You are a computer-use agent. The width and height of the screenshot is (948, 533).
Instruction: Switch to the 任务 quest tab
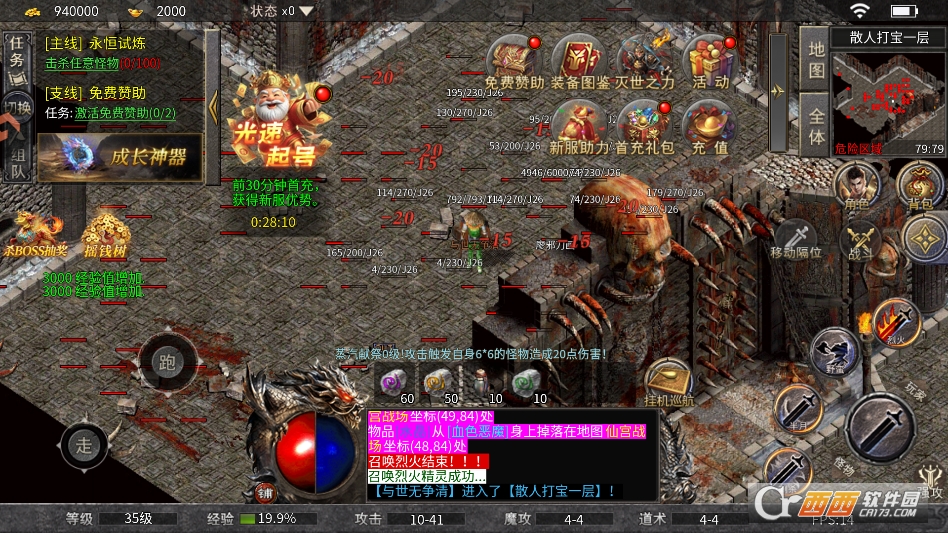[17, 52]
